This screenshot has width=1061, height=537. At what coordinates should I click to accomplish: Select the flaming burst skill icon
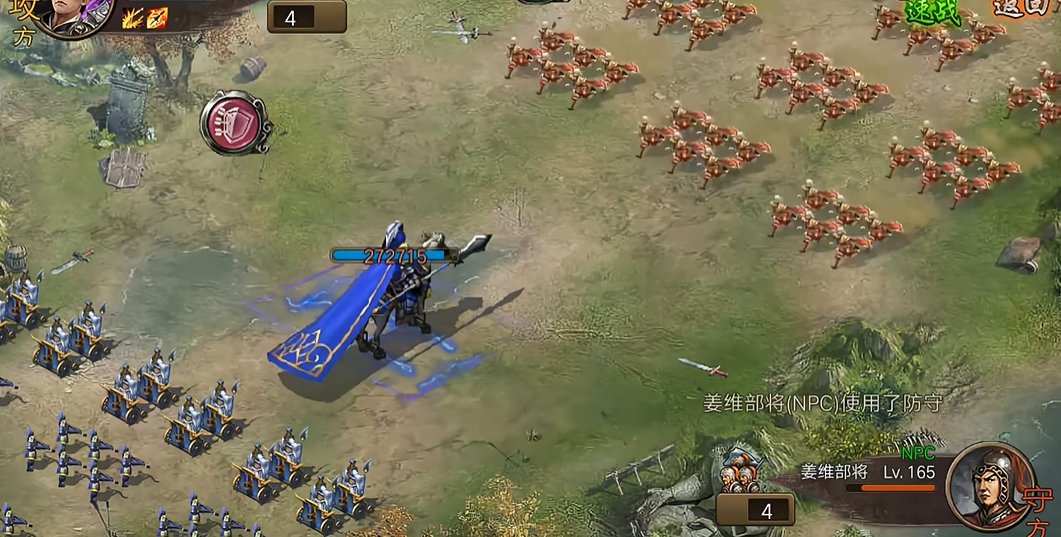[x=133, y=17]
